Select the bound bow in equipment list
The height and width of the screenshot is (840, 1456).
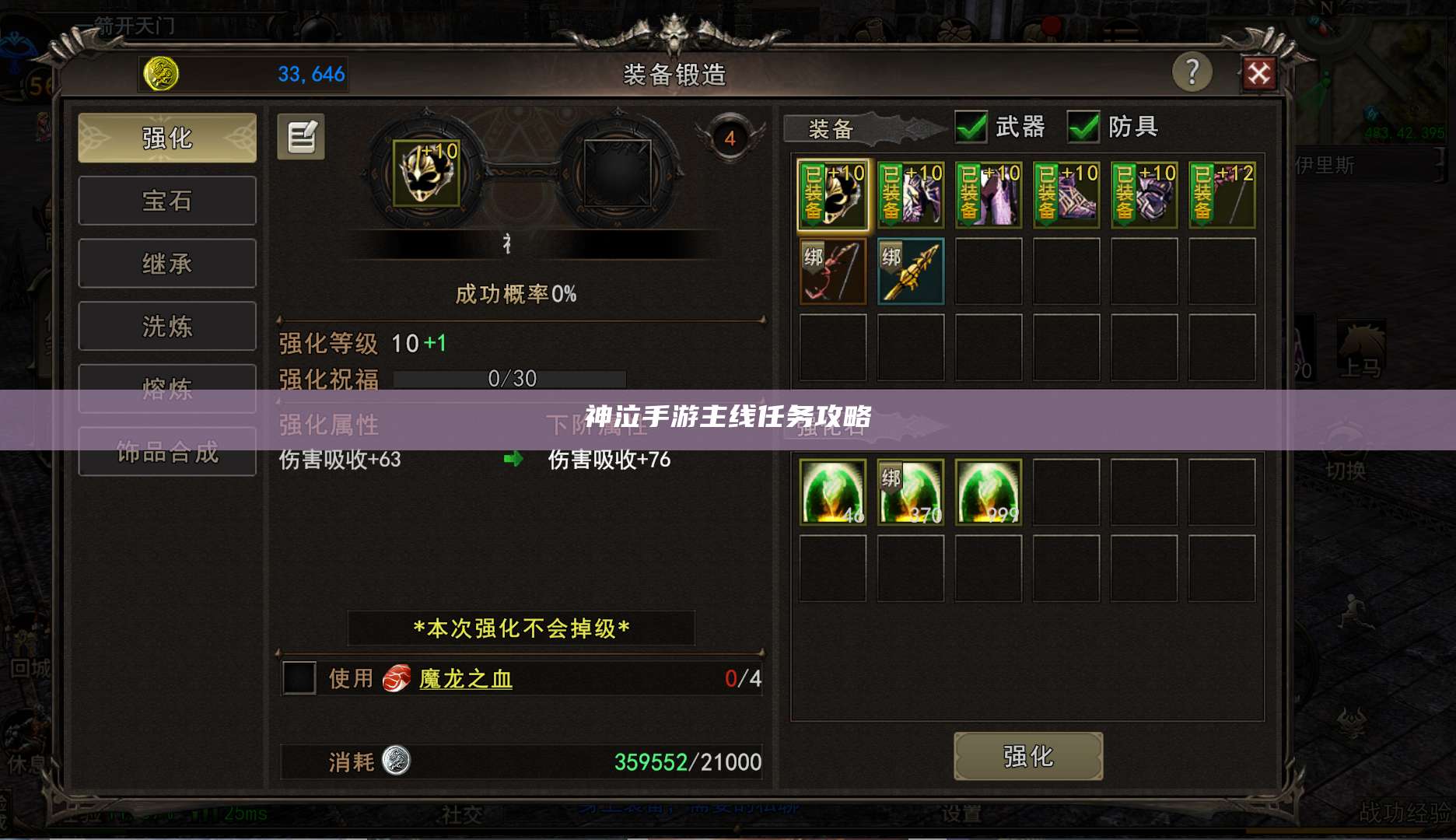pyautogui.click(x=831, y=271)
